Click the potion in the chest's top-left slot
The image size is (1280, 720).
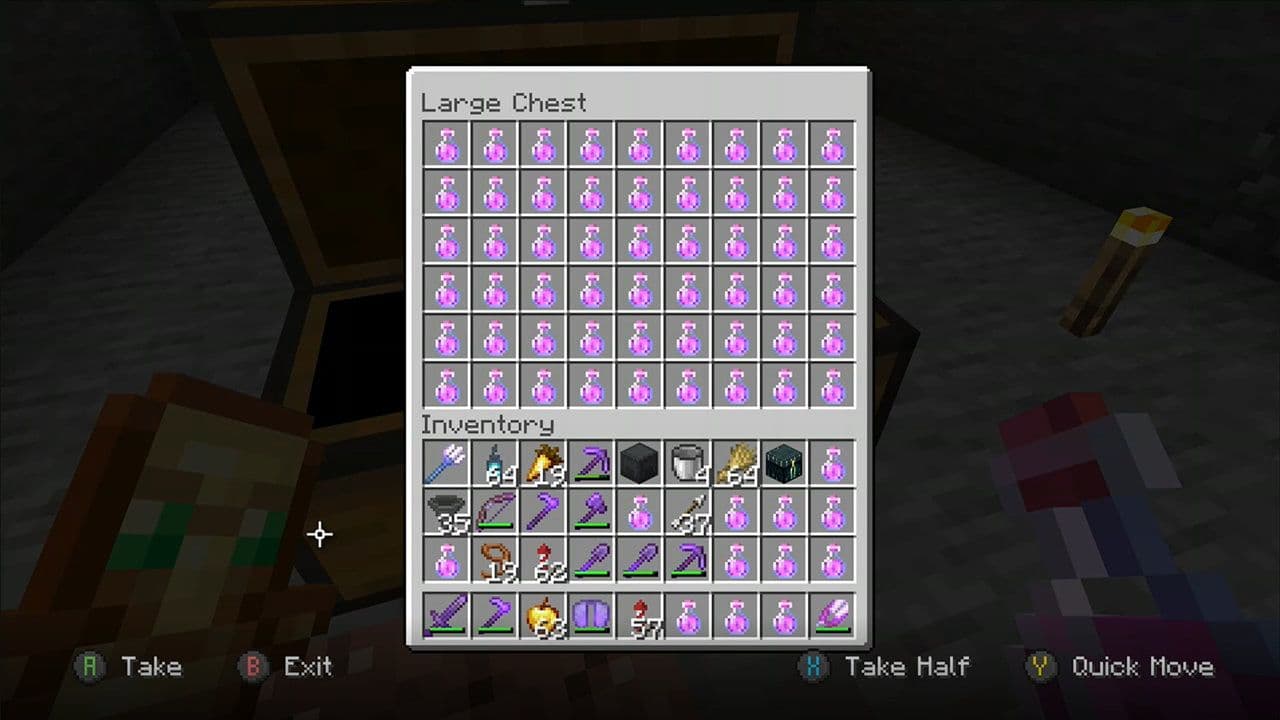point(445,145)
